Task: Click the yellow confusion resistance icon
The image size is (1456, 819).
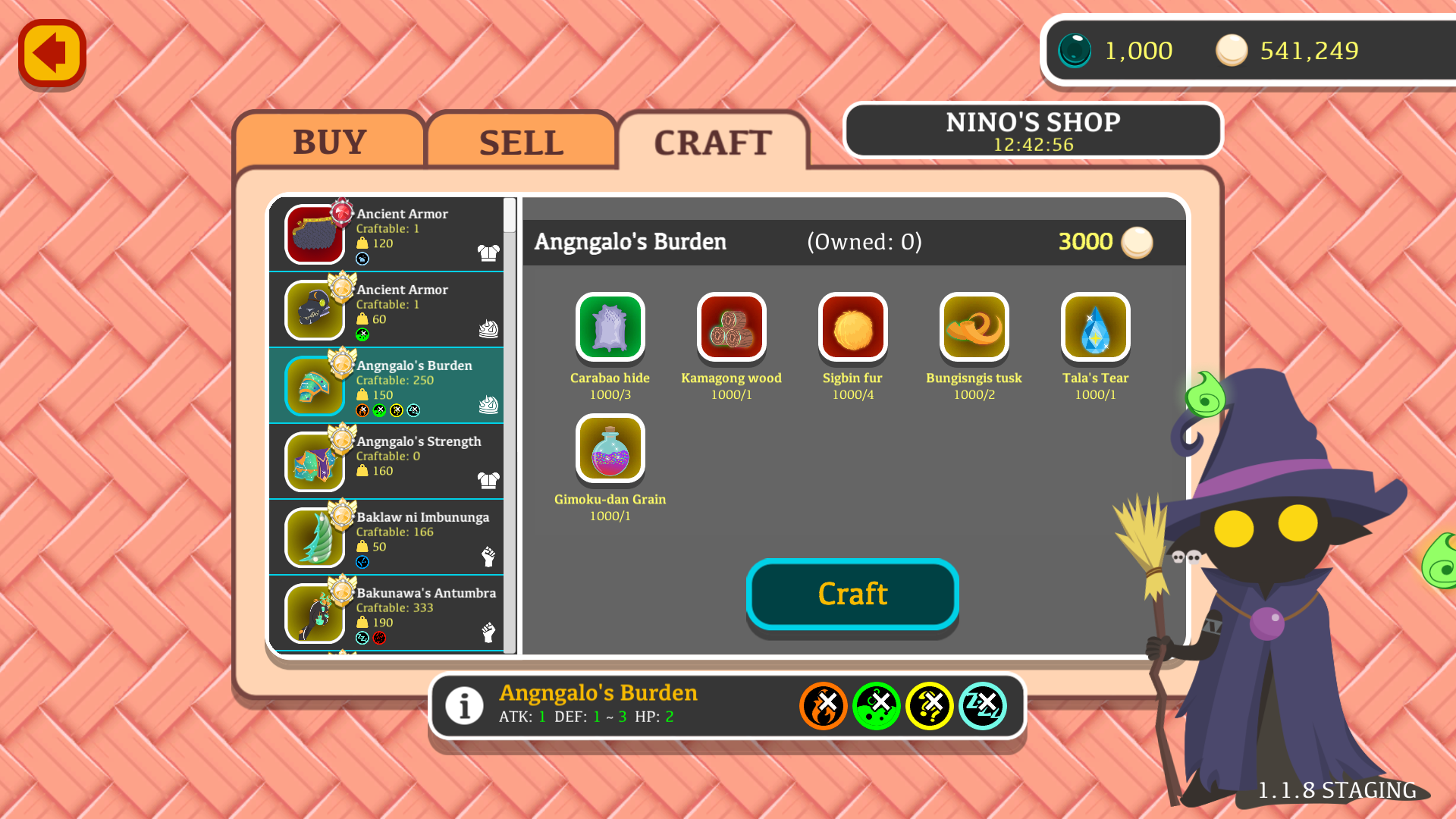Action: (x=929, y=706)
